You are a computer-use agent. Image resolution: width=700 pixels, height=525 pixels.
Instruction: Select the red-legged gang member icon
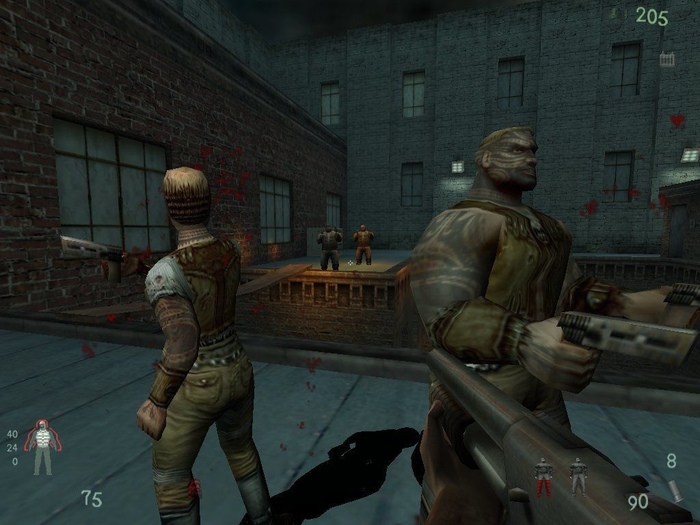pos(543,475)
